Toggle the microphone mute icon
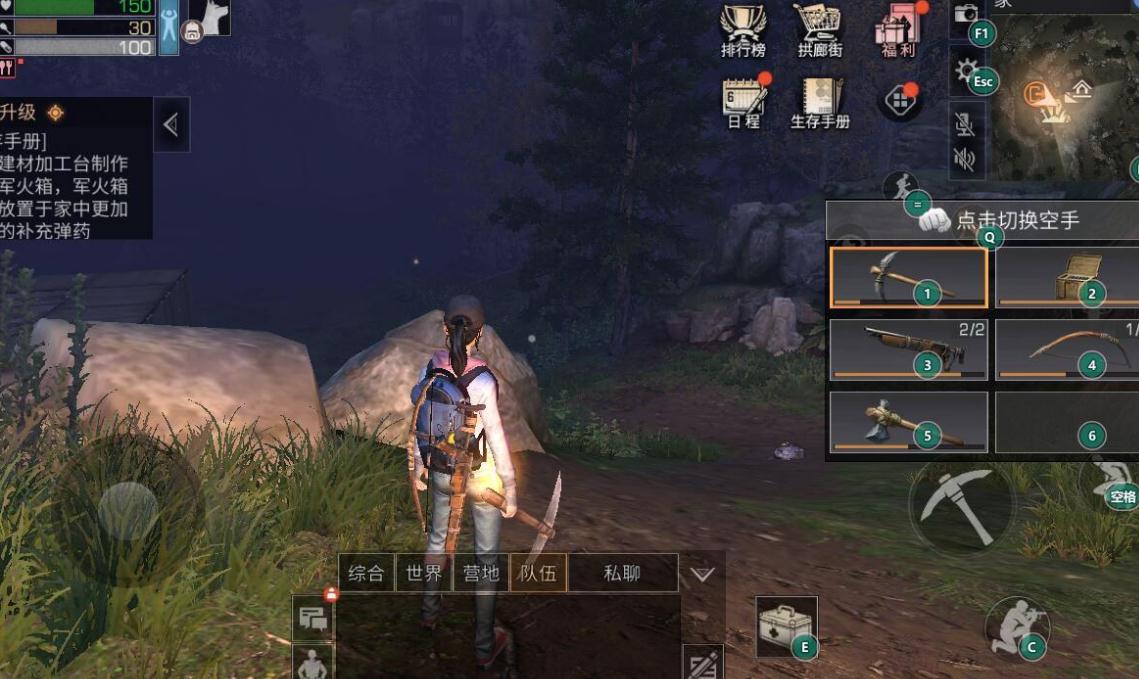The height and width of the screenshot is (679, 1139). coord(964,125)
